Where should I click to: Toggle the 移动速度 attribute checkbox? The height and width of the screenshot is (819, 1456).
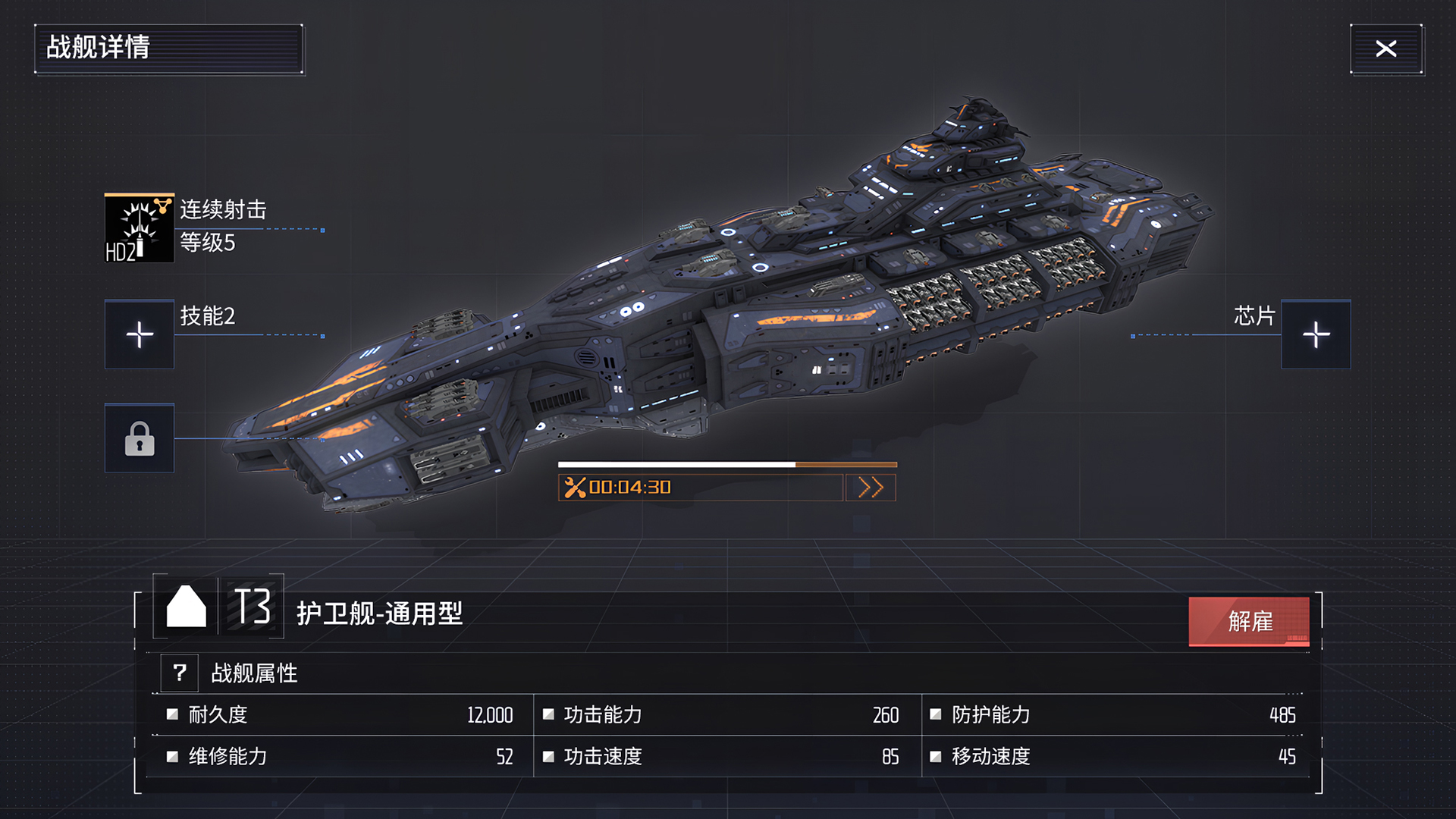(935, 757)
